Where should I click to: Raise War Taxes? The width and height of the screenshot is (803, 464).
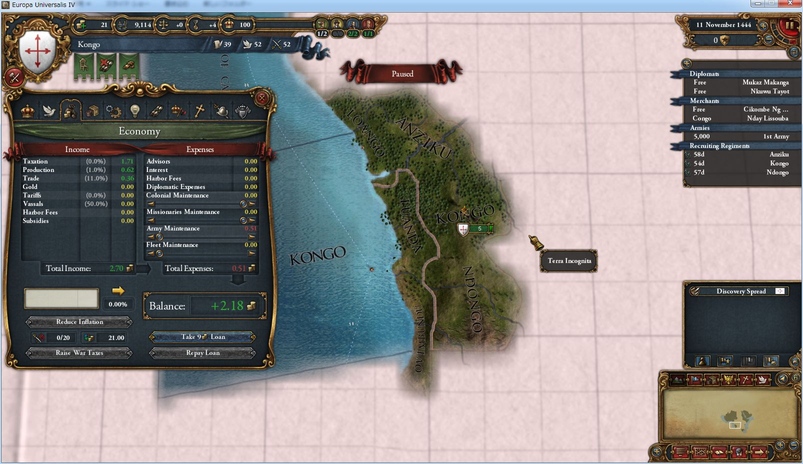78,352
